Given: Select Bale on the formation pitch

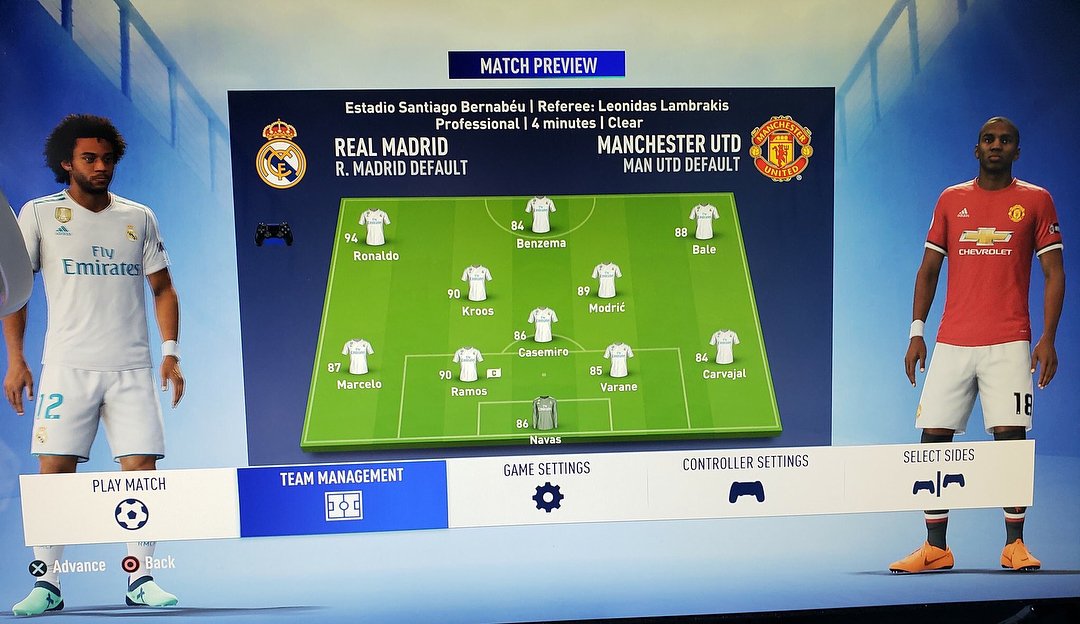Looking at the screenshot, I should pyautogui.click(x=704, y=221).
